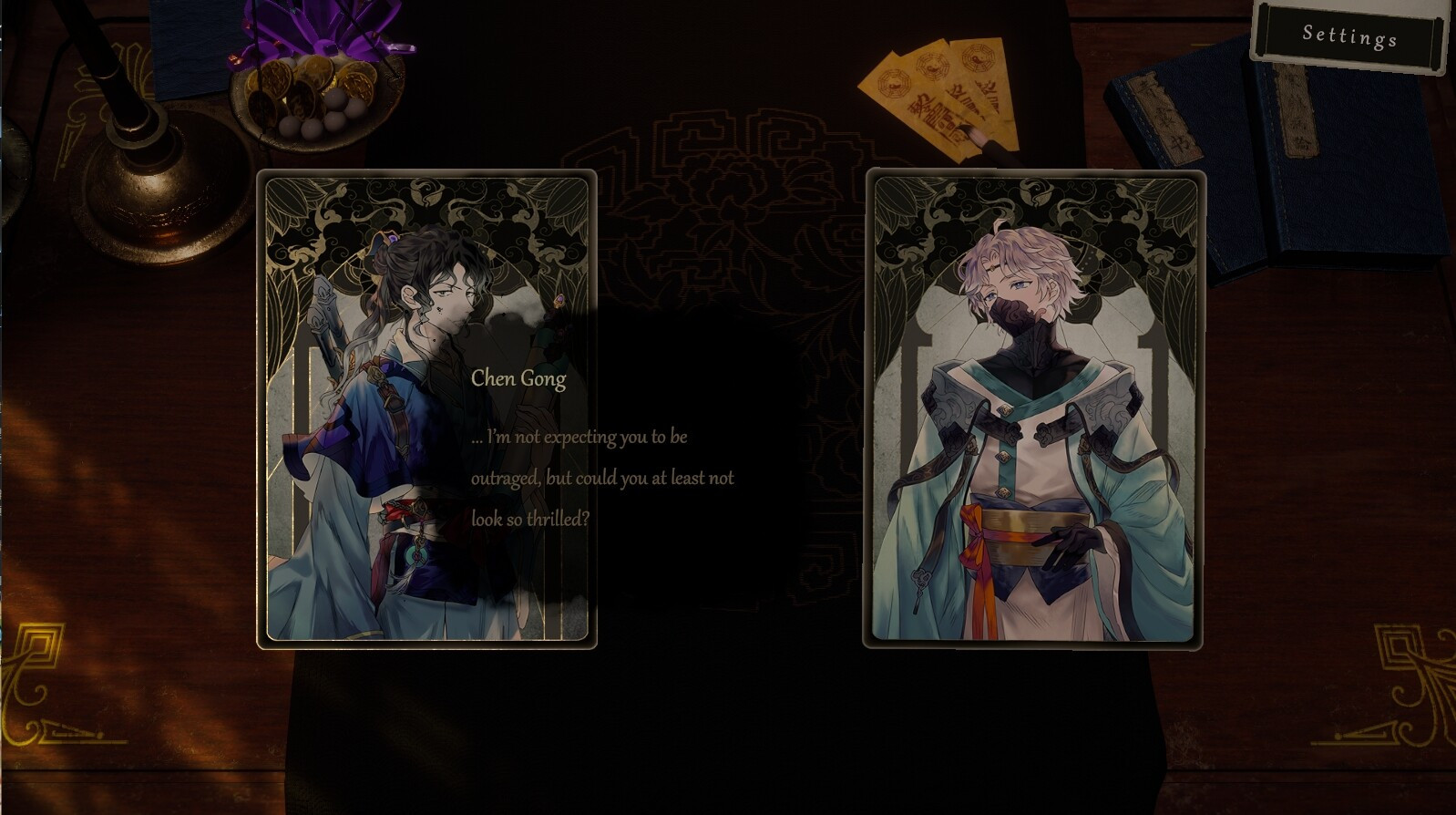Open the Settings menu
1456x815 pixels.
tap(1349, 36)
